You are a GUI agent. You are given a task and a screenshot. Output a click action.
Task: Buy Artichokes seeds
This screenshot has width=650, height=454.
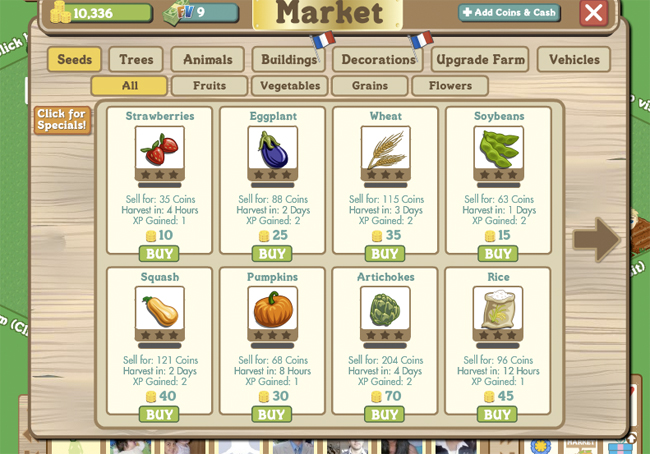(385, 414)
